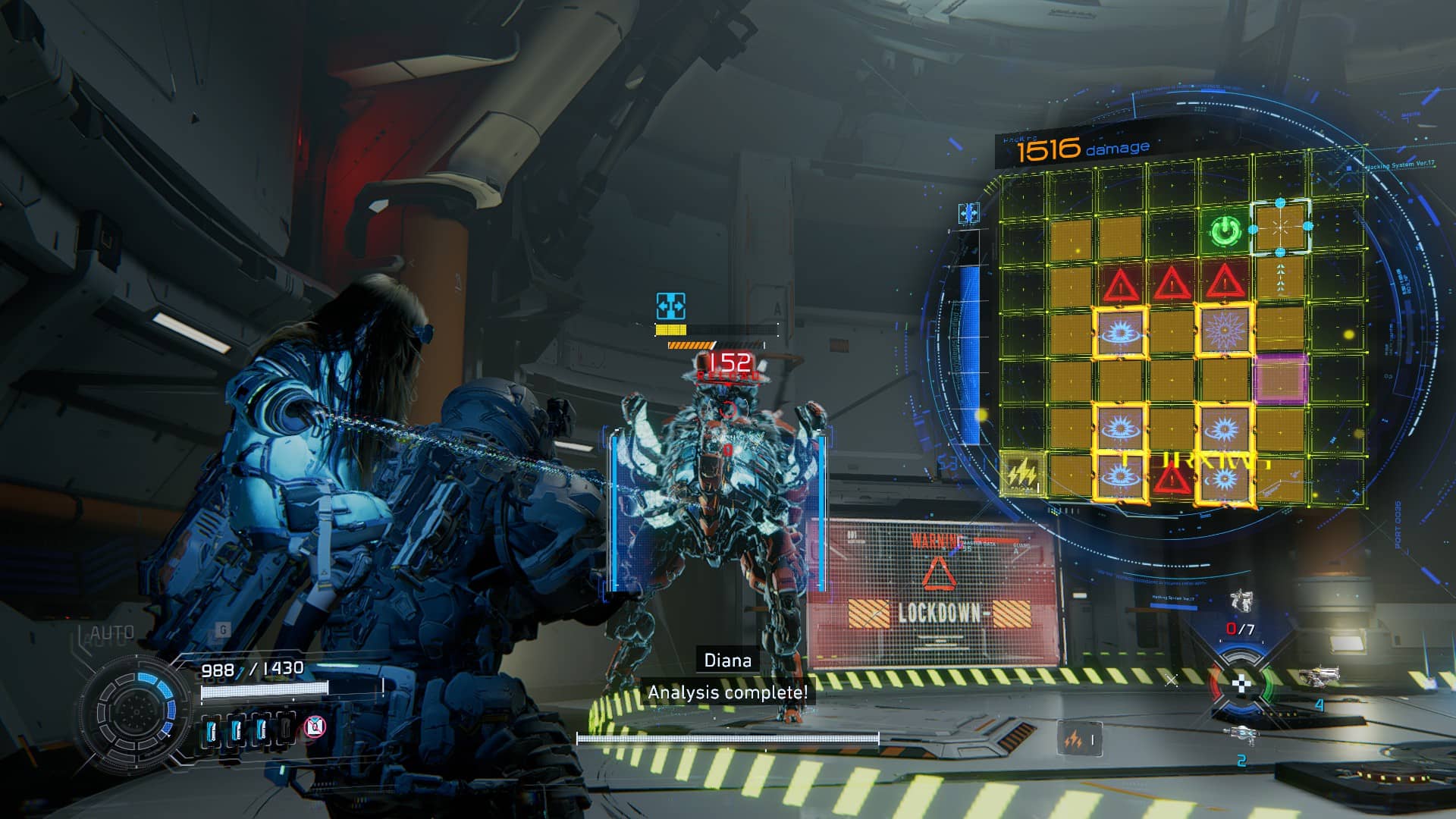Switch to the right-side weapon with 4 ammo
1456x819 pixels.
[x=1317, y=676]
